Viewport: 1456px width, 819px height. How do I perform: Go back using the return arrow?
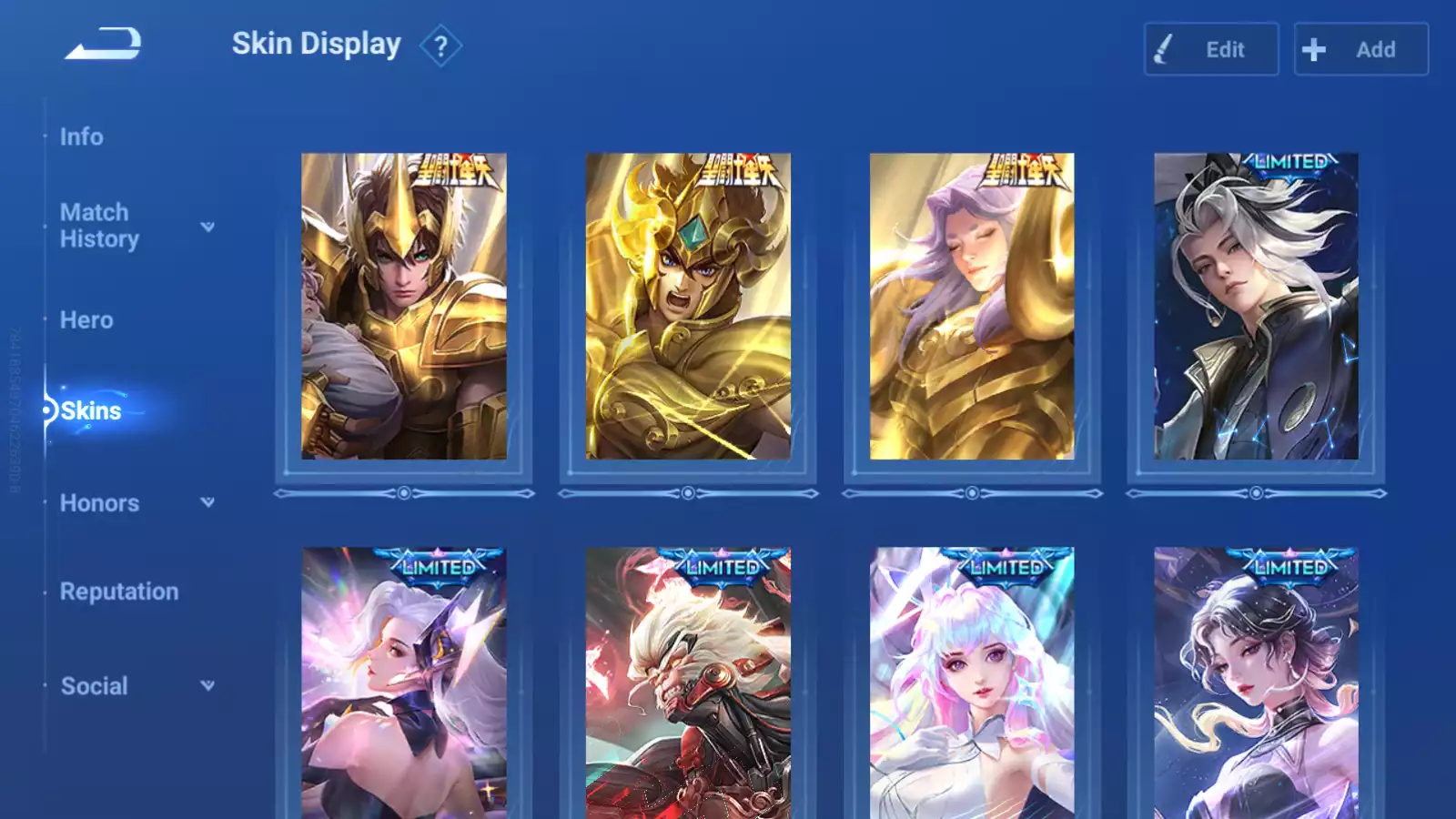[103, 44]
